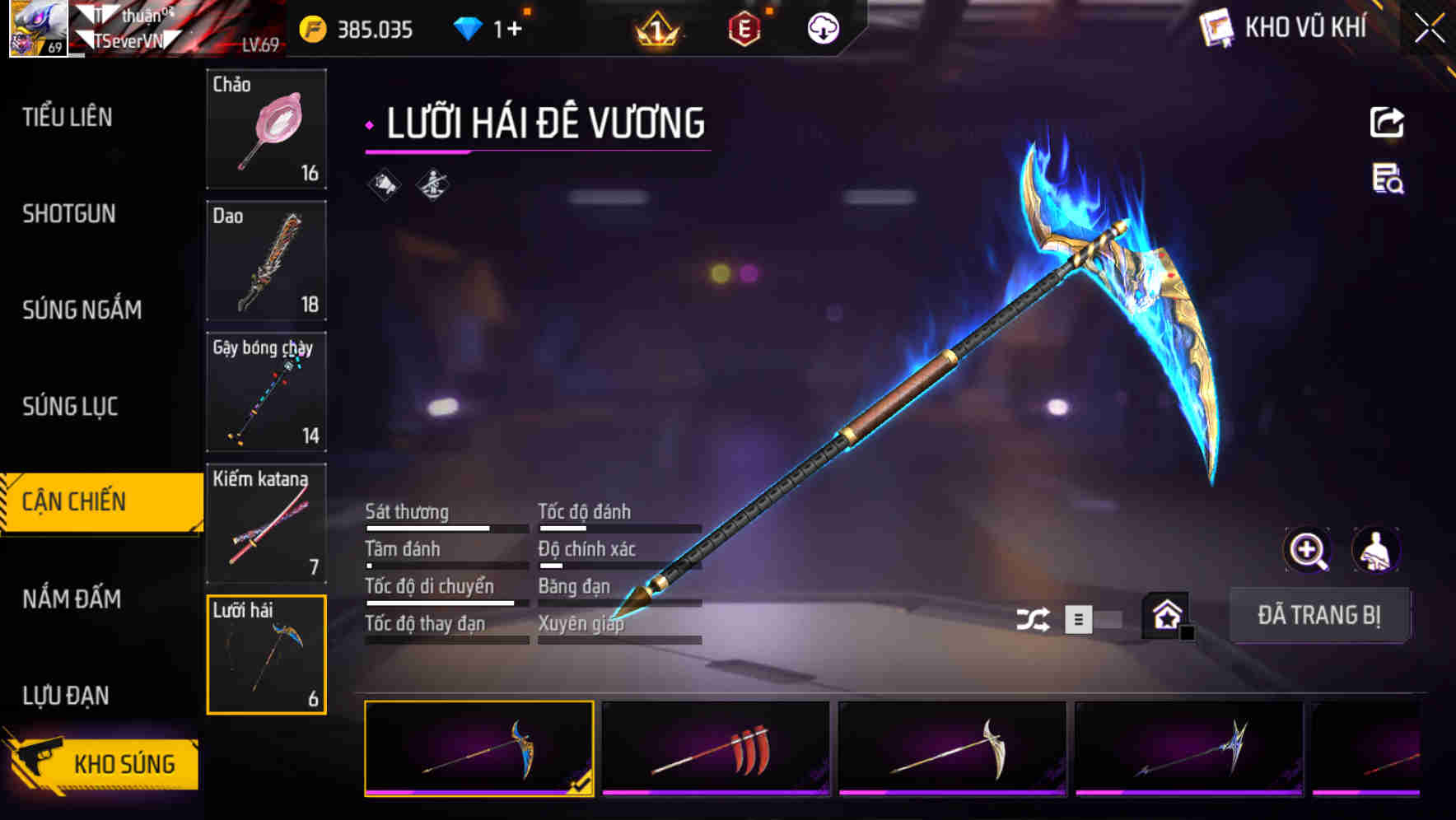Switch to the SHOTGUN category tab
The image size is (1456, 820).
click(x=69, y=214)
